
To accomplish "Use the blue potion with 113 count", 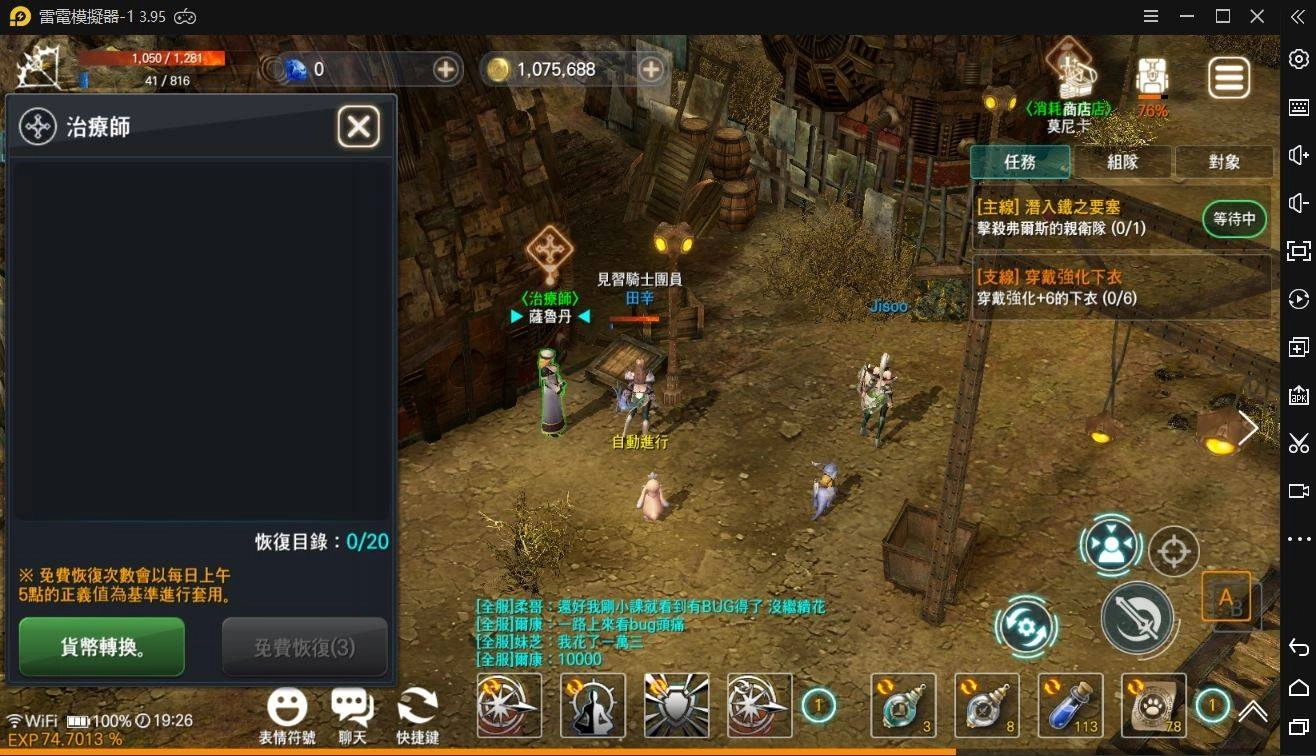I will pyautogui.click(x=1070, y=705).
